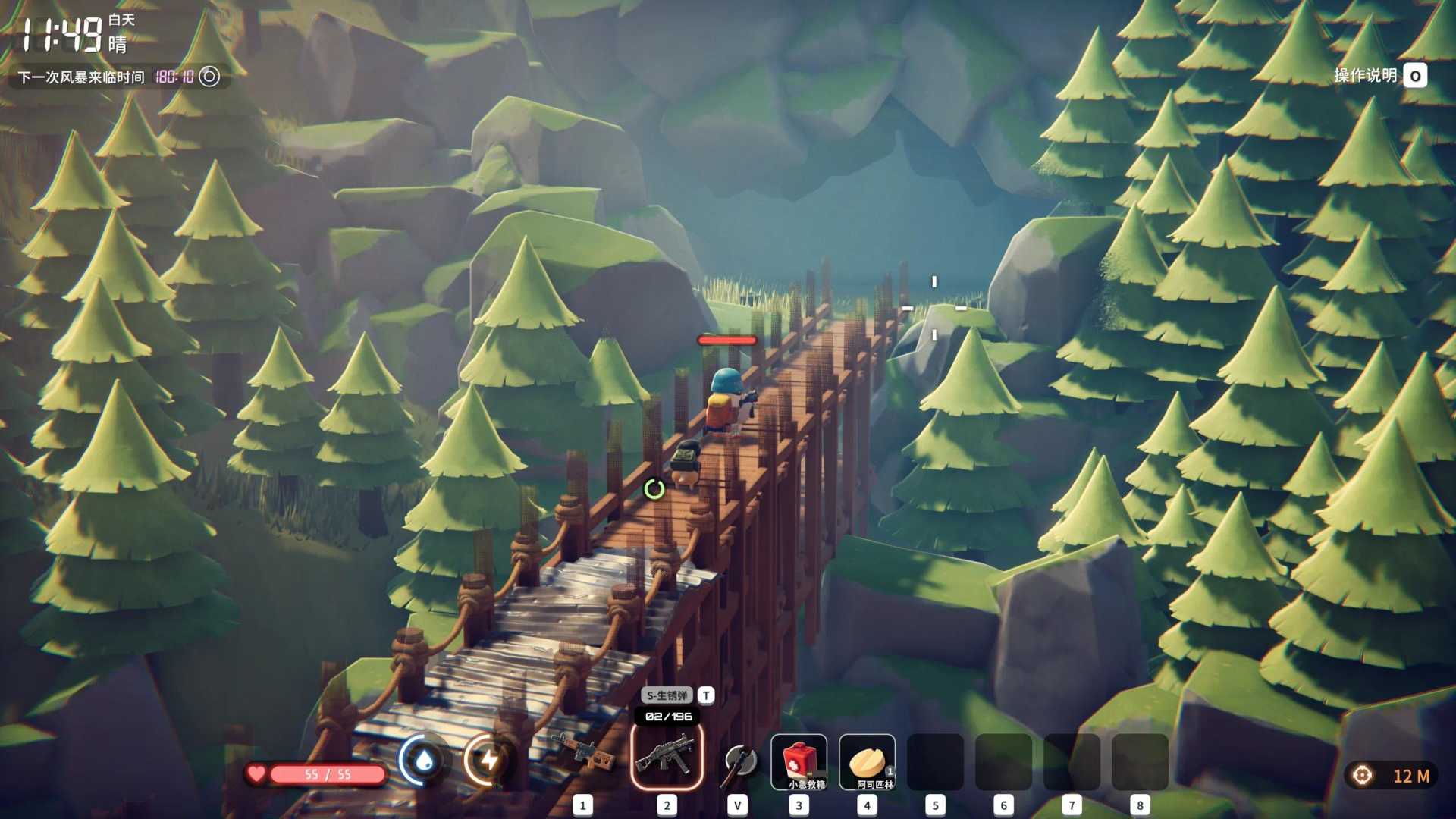Select the highlighted submachine gun slot
Screen dimensions: 1456x819
point(667,757)
